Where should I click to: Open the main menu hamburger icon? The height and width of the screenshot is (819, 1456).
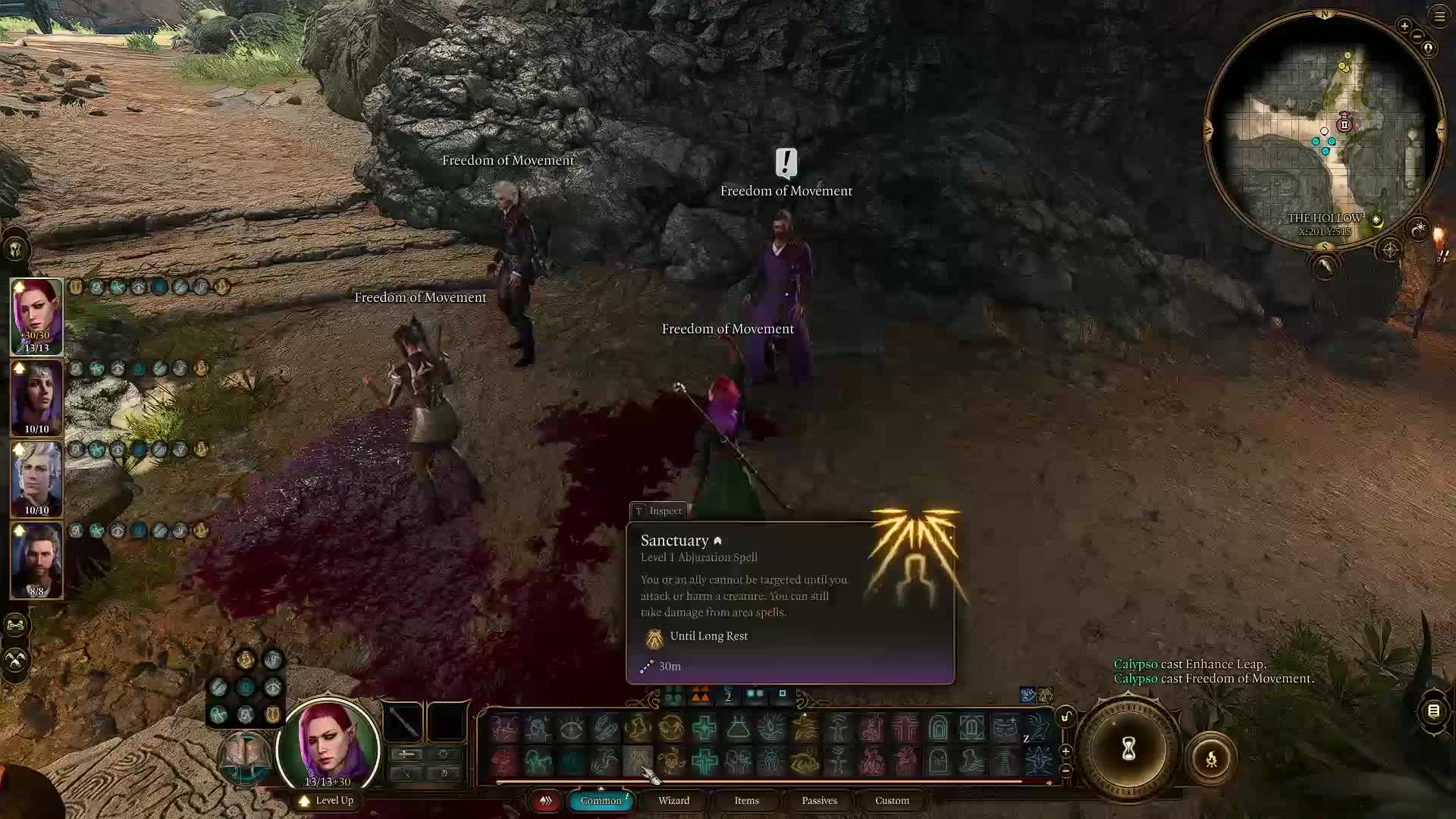click(x=1439, y=16)
